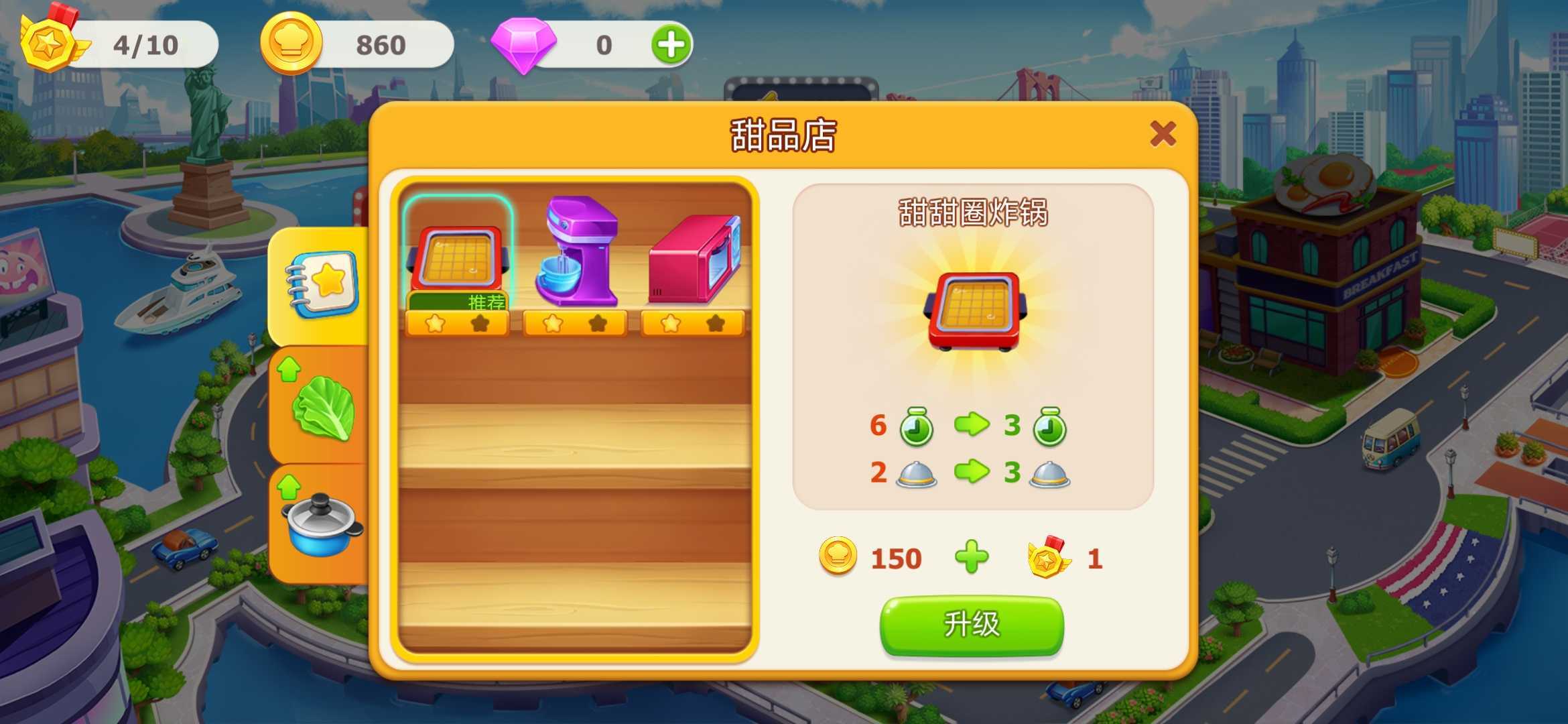1568x724 pixels.
Task: Choose the purple stand mixer appliance
Action: [x=576, y=255]
